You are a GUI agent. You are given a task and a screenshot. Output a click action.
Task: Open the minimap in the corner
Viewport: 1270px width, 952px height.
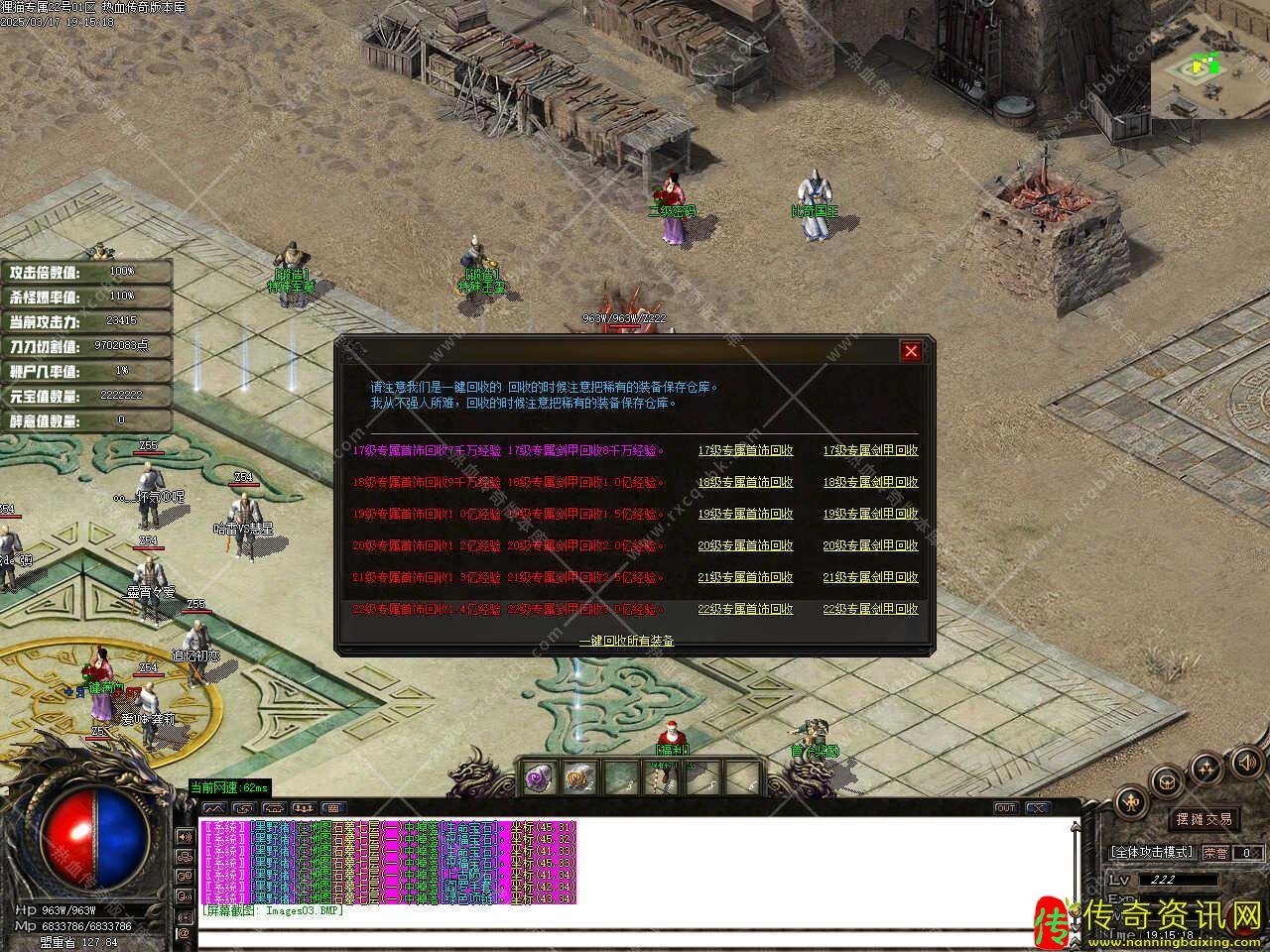(1208, 67)
